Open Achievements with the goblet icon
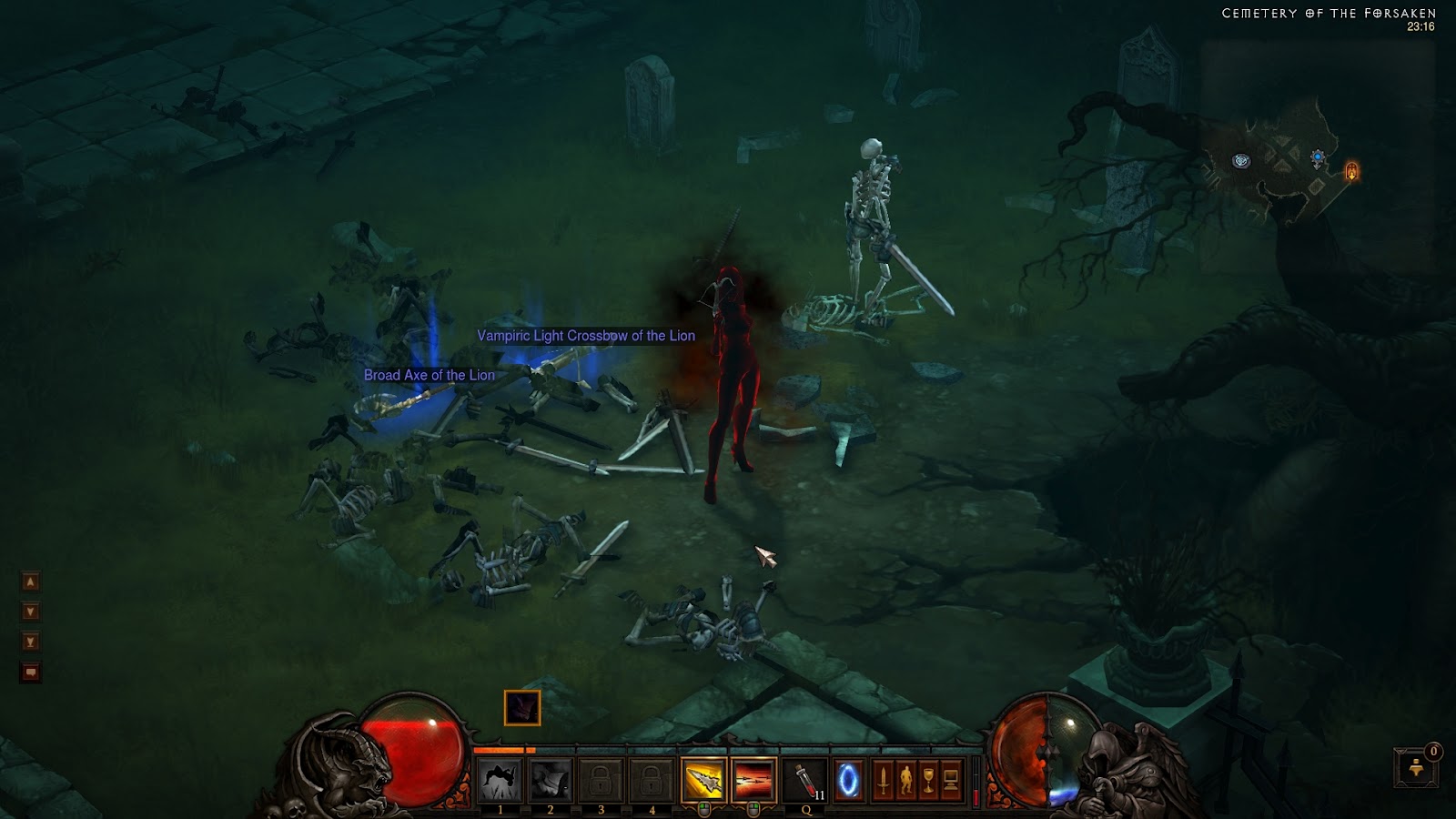Image resolution: width=1456 pixels, height=819 pixels. click(929, 778)
